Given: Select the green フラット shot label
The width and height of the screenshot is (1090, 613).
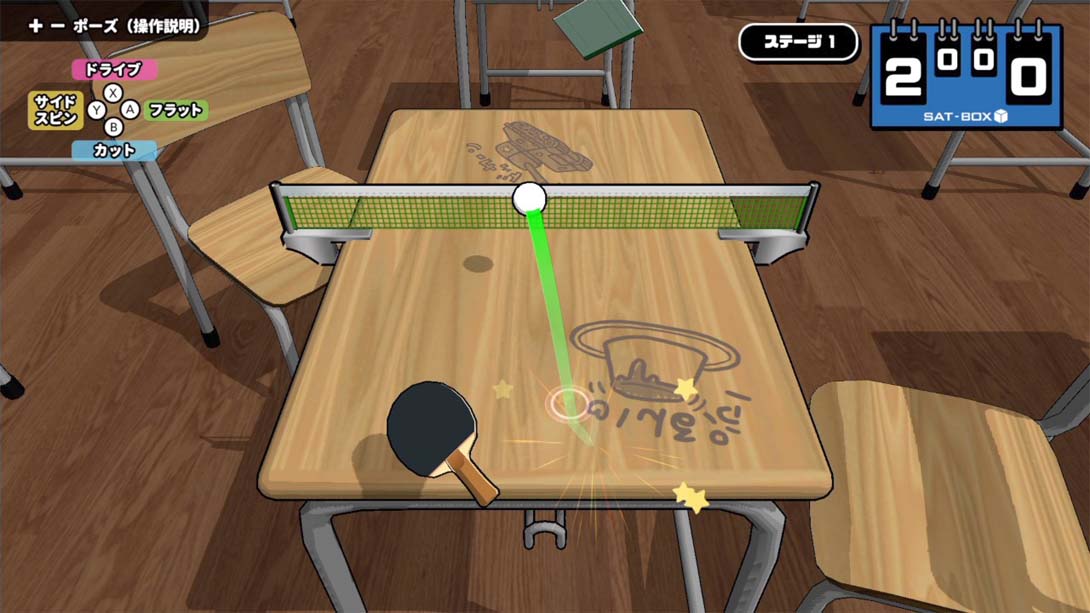Looking at the screenshot, I should 176,110.
